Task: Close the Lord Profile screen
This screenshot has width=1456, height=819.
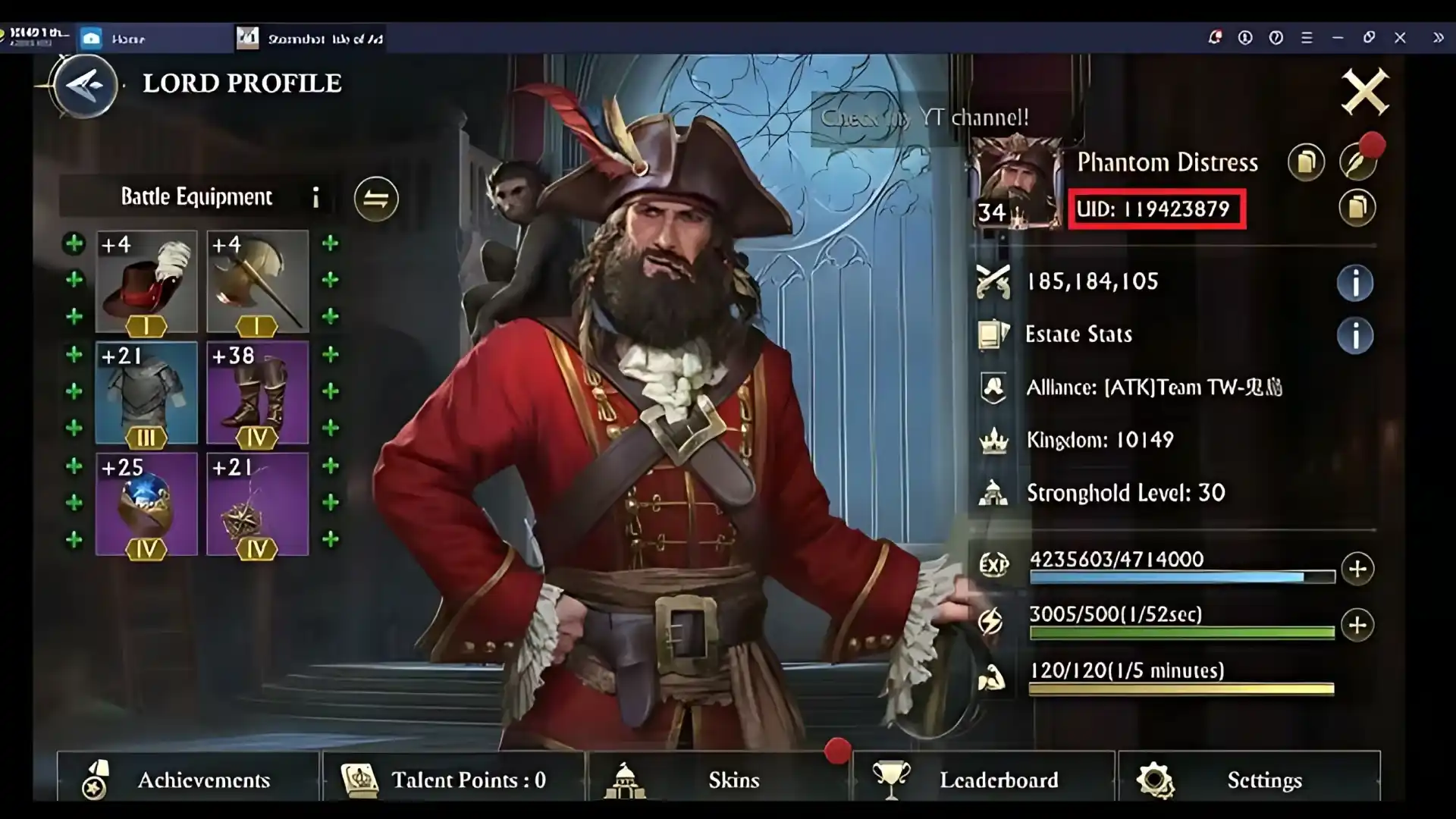Action: (x=1364, y=93)
